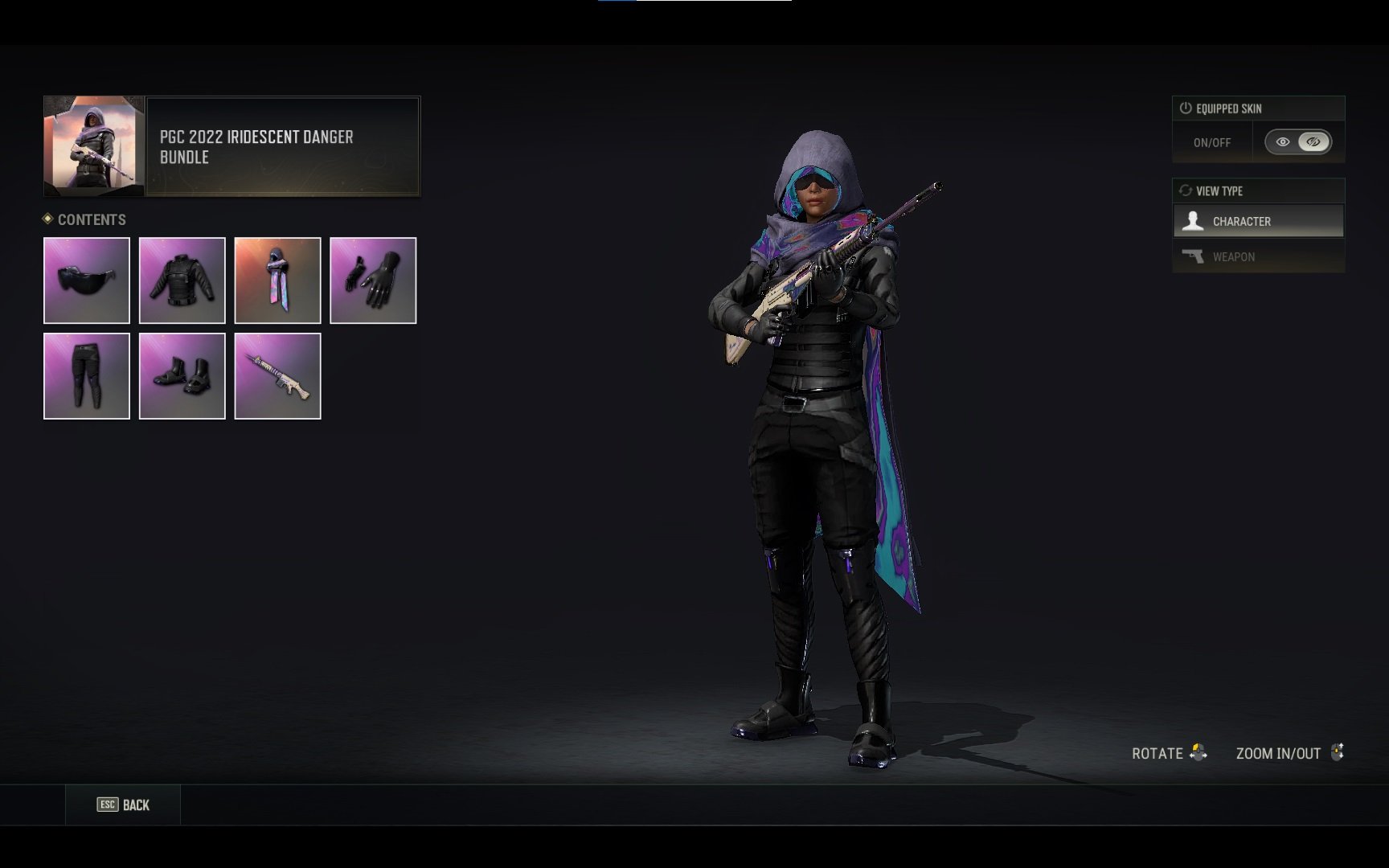Select the black sunglasses item tile
Screen dimensions: 1389x868
(x=87, y=280)
